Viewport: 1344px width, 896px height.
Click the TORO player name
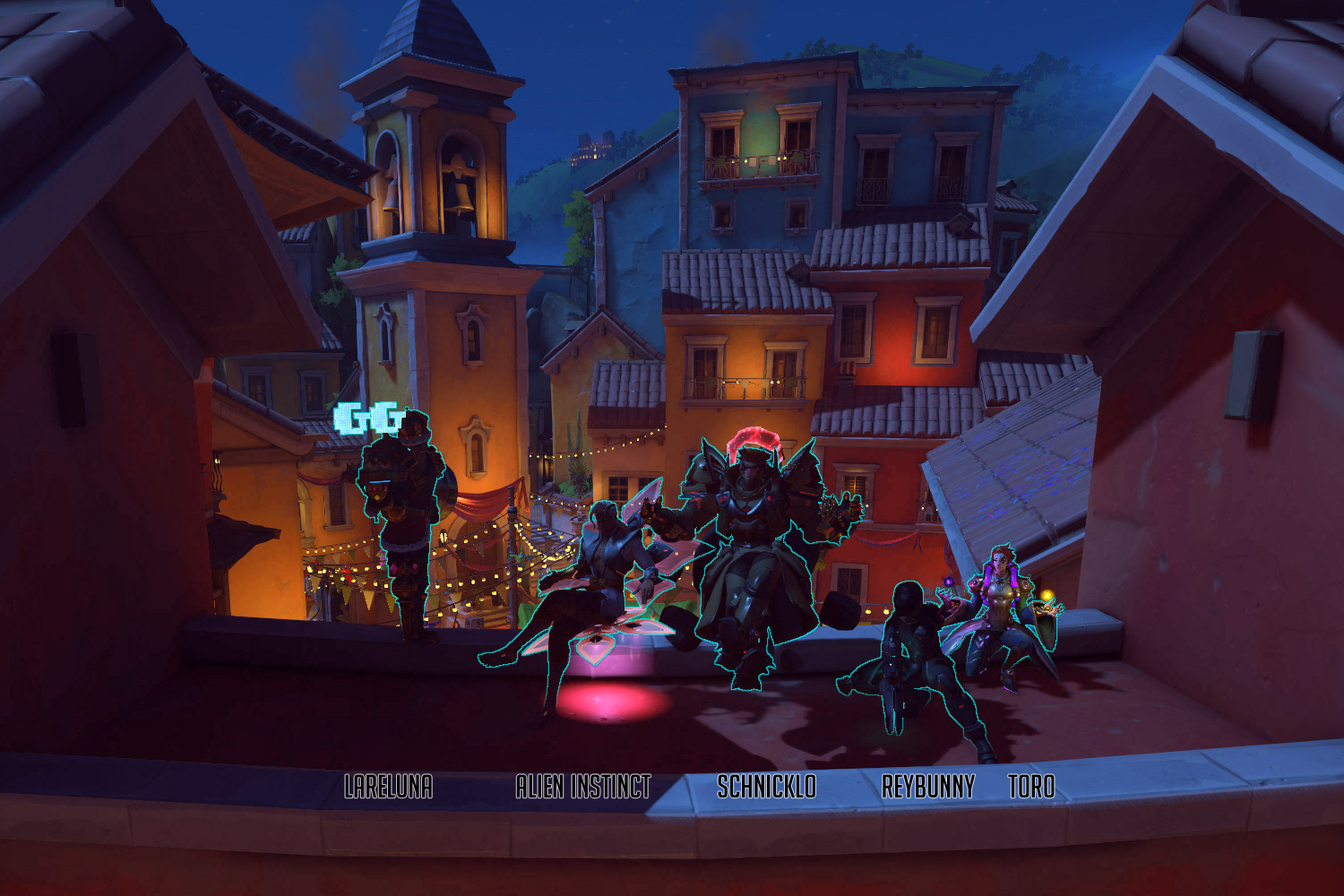point(1031,787)
